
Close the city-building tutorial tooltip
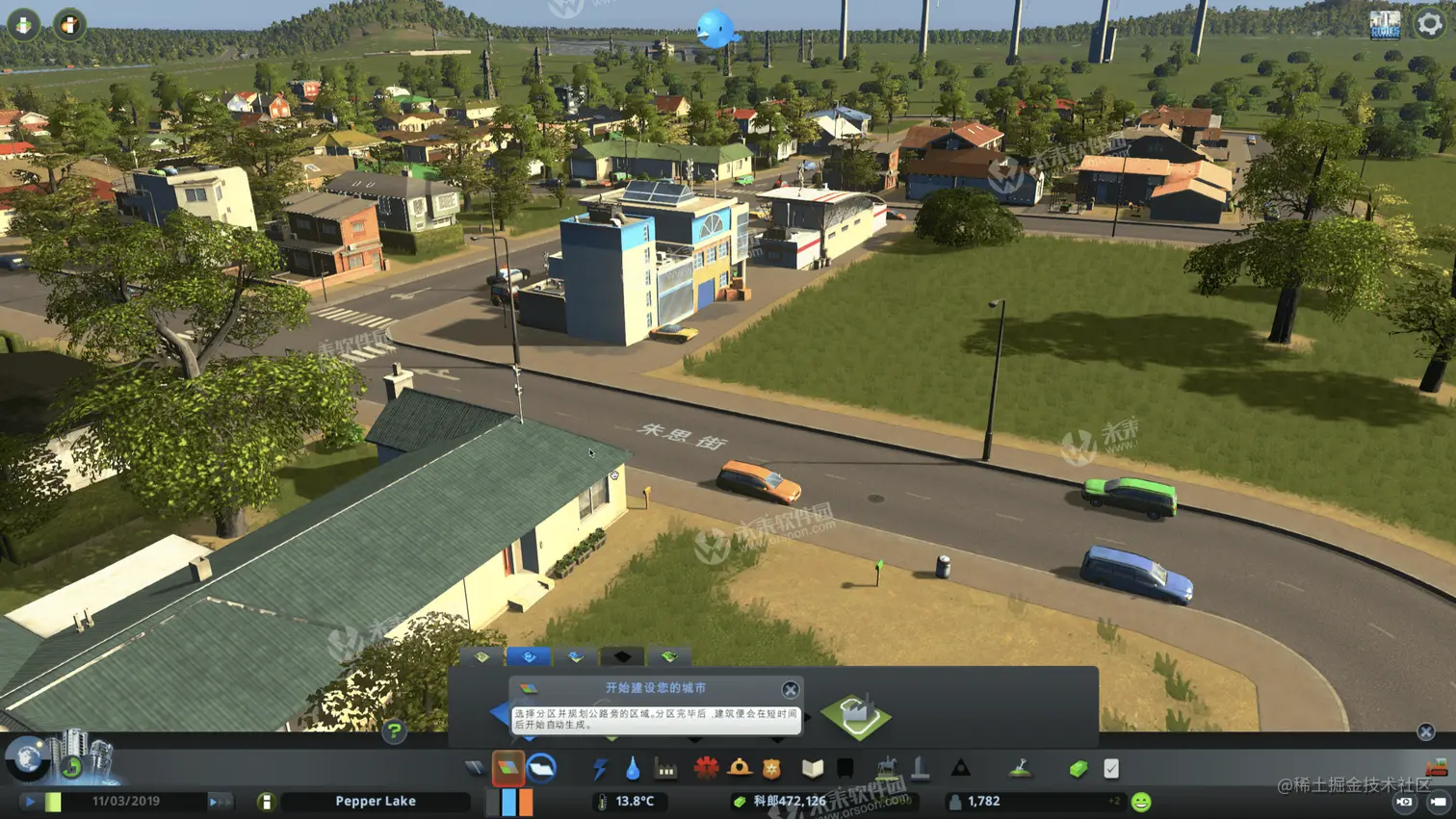coord(790,689)
